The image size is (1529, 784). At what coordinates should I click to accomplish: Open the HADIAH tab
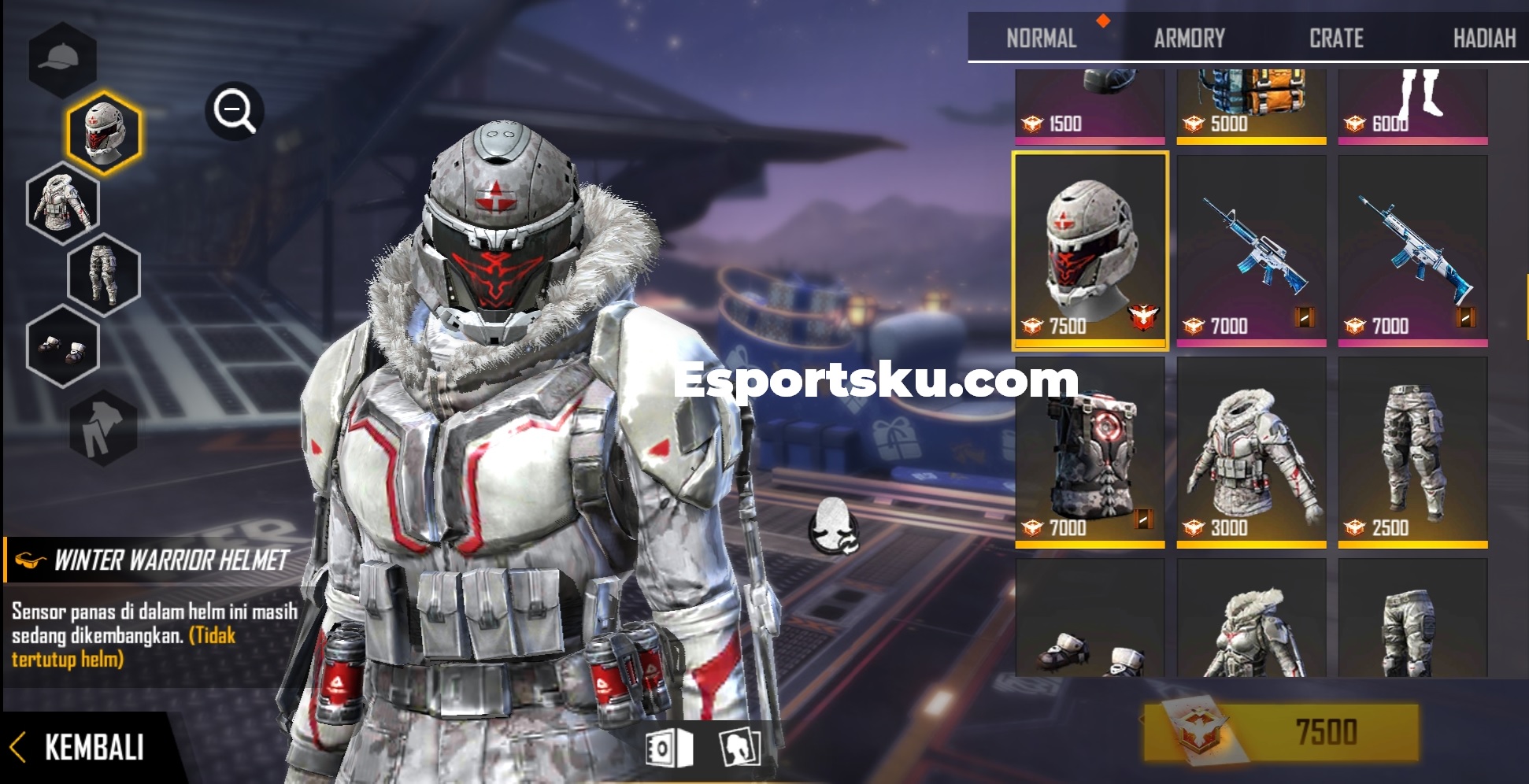1483,37
